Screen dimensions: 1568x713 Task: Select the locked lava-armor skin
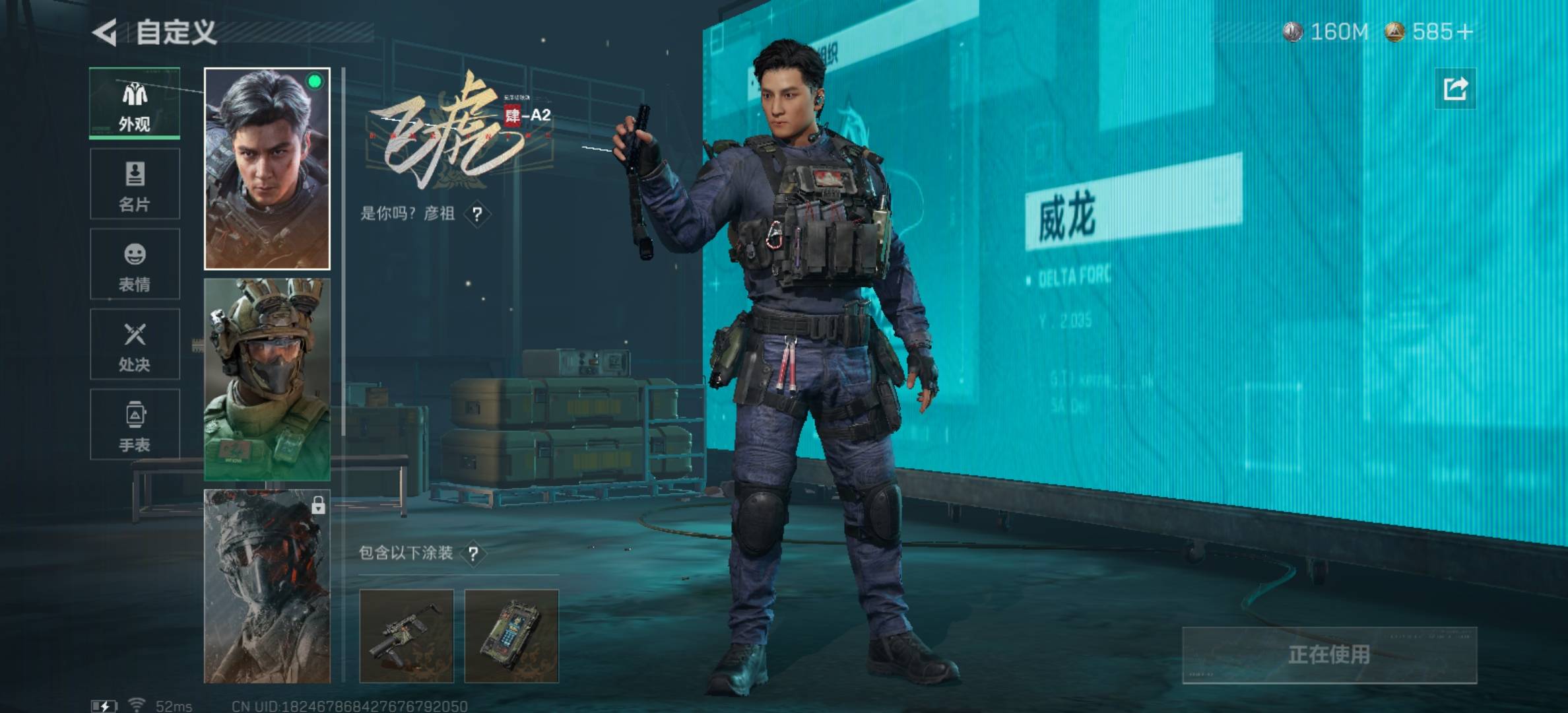pyautogui.click(x=267, y=586)
